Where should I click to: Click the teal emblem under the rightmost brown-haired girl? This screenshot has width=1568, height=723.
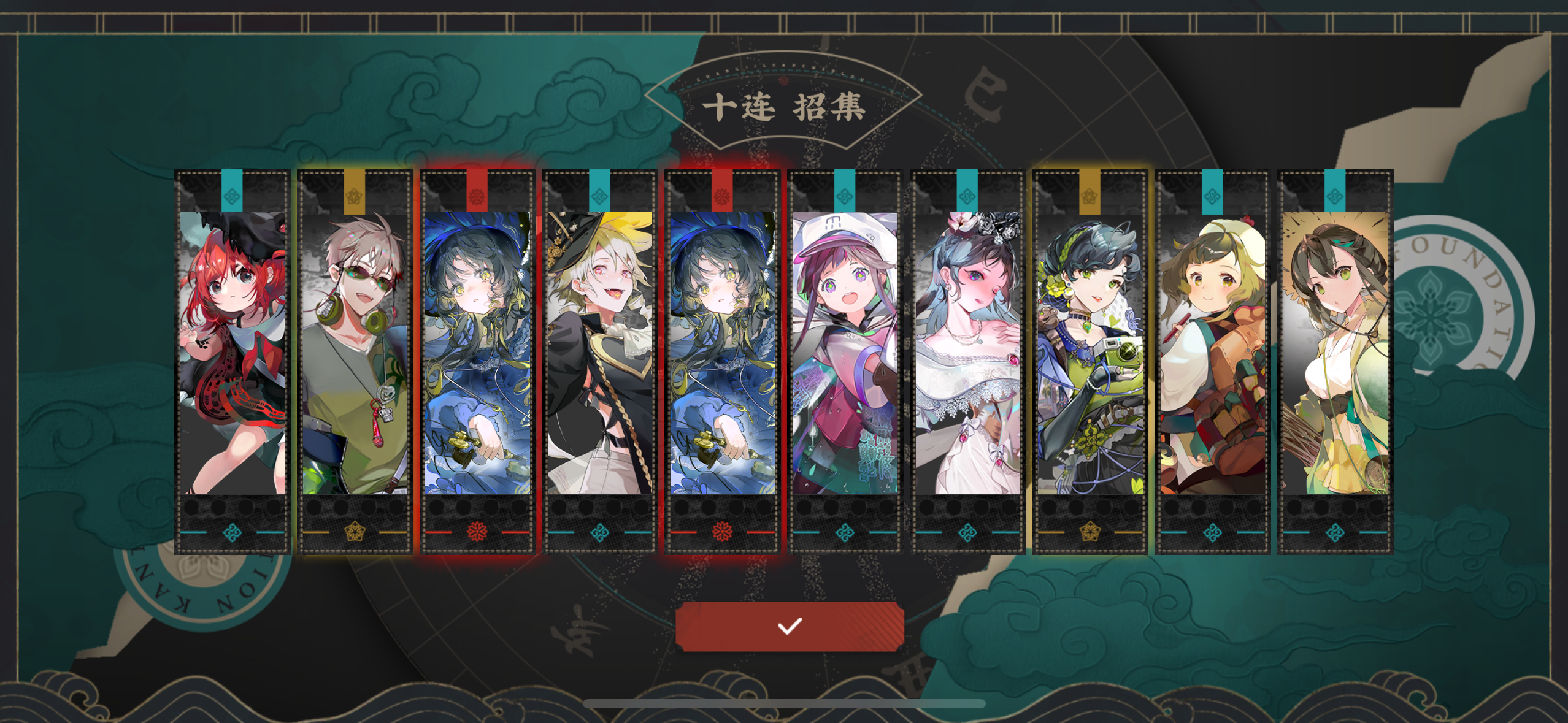tap(1335, 534)
